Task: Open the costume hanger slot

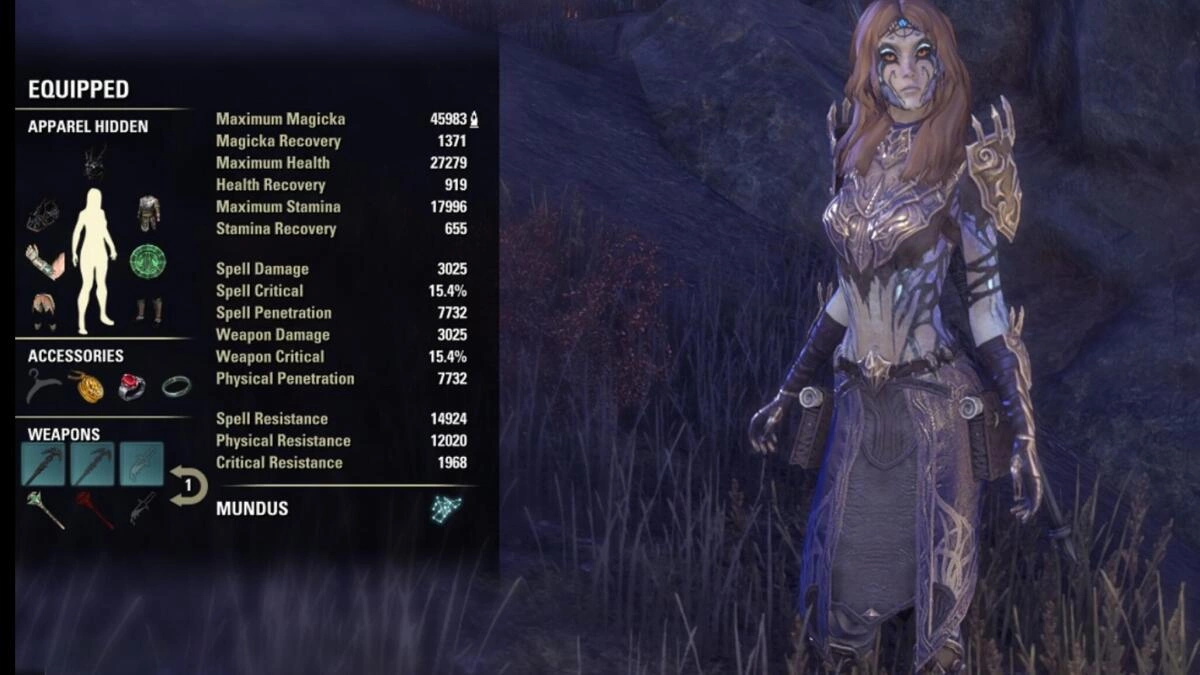Action: point(43,386)
